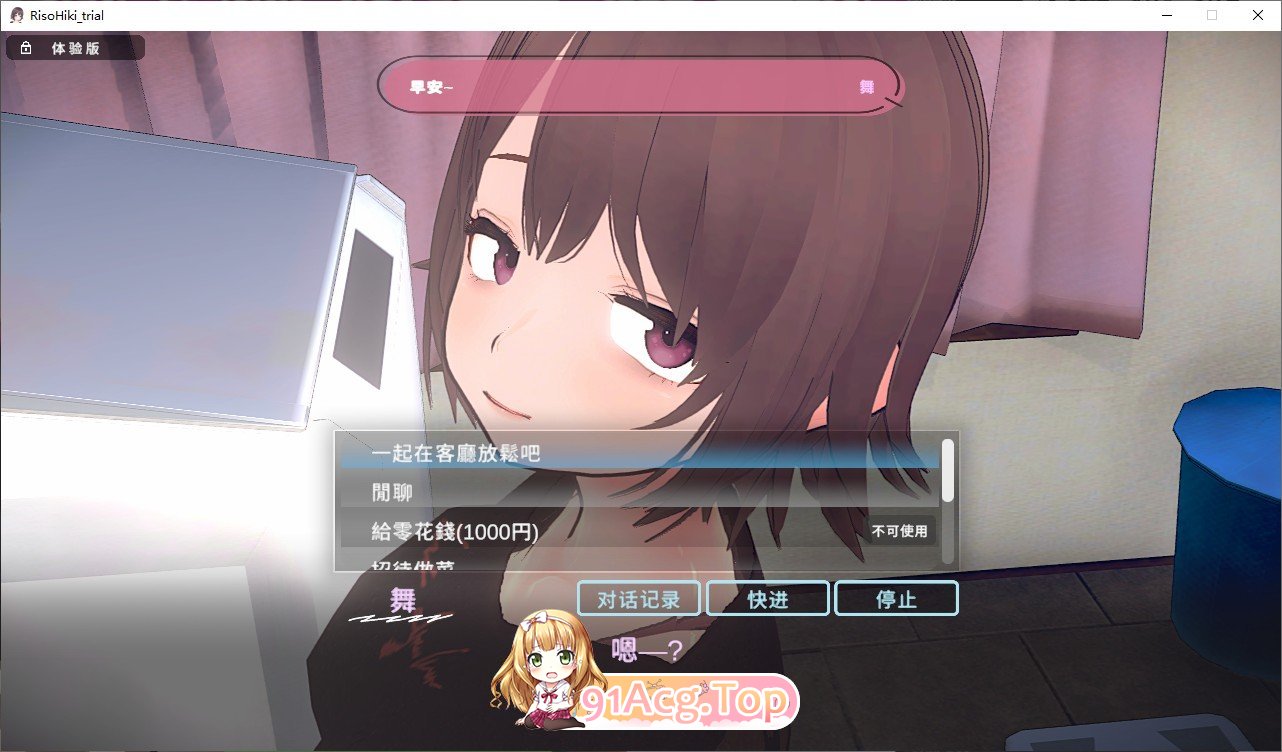The width and height of the screenshot is (1282, 752).
Task: Select the partially visible 招待做菜 option
Action: click(x=410, y=565)
